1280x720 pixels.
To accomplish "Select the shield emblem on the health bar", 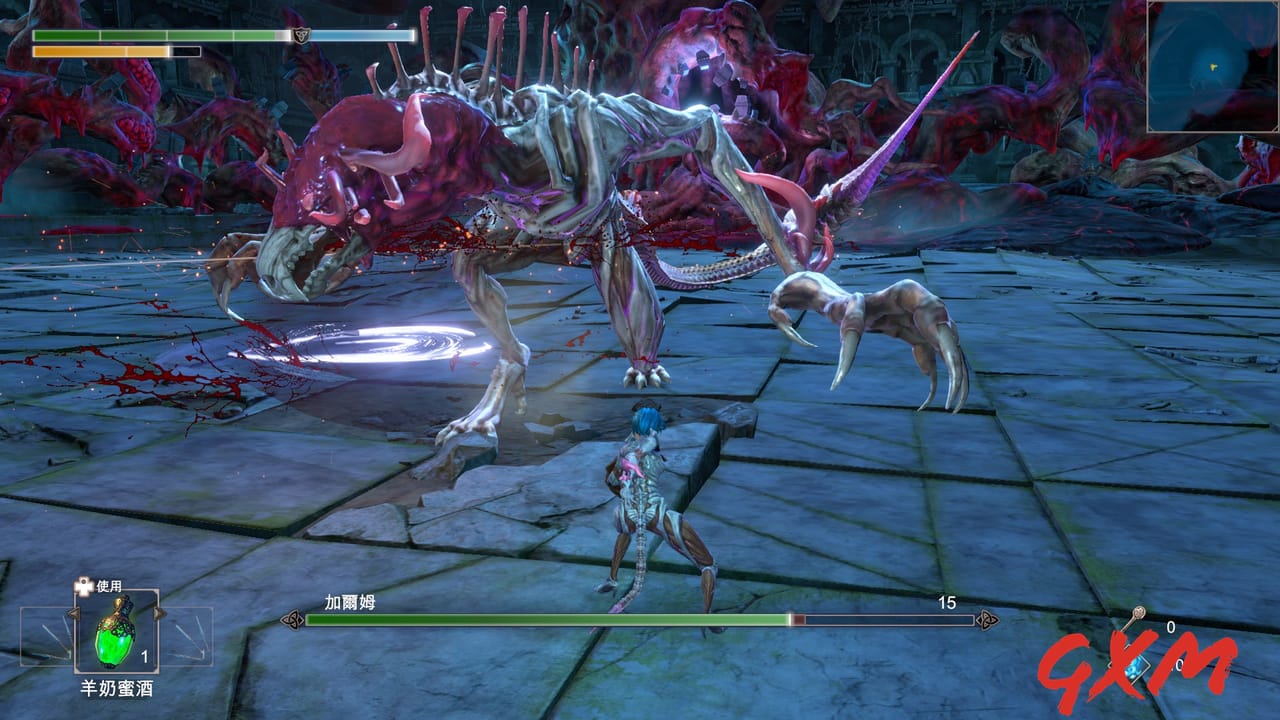I will pos(302,34).
